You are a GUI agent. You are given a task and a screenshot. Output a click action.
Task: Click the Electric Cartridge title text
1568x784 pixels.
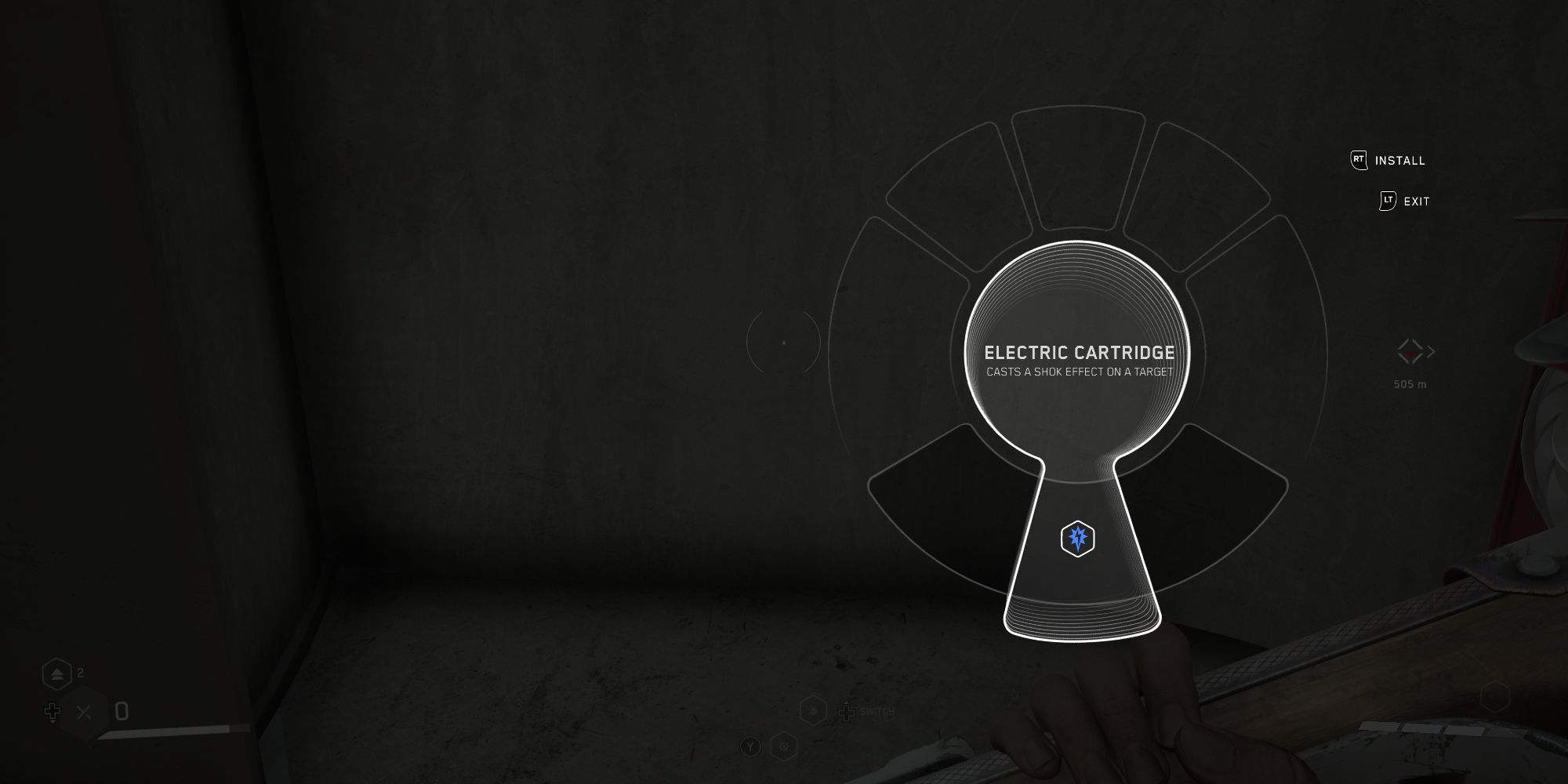(x=1079, y=353)
